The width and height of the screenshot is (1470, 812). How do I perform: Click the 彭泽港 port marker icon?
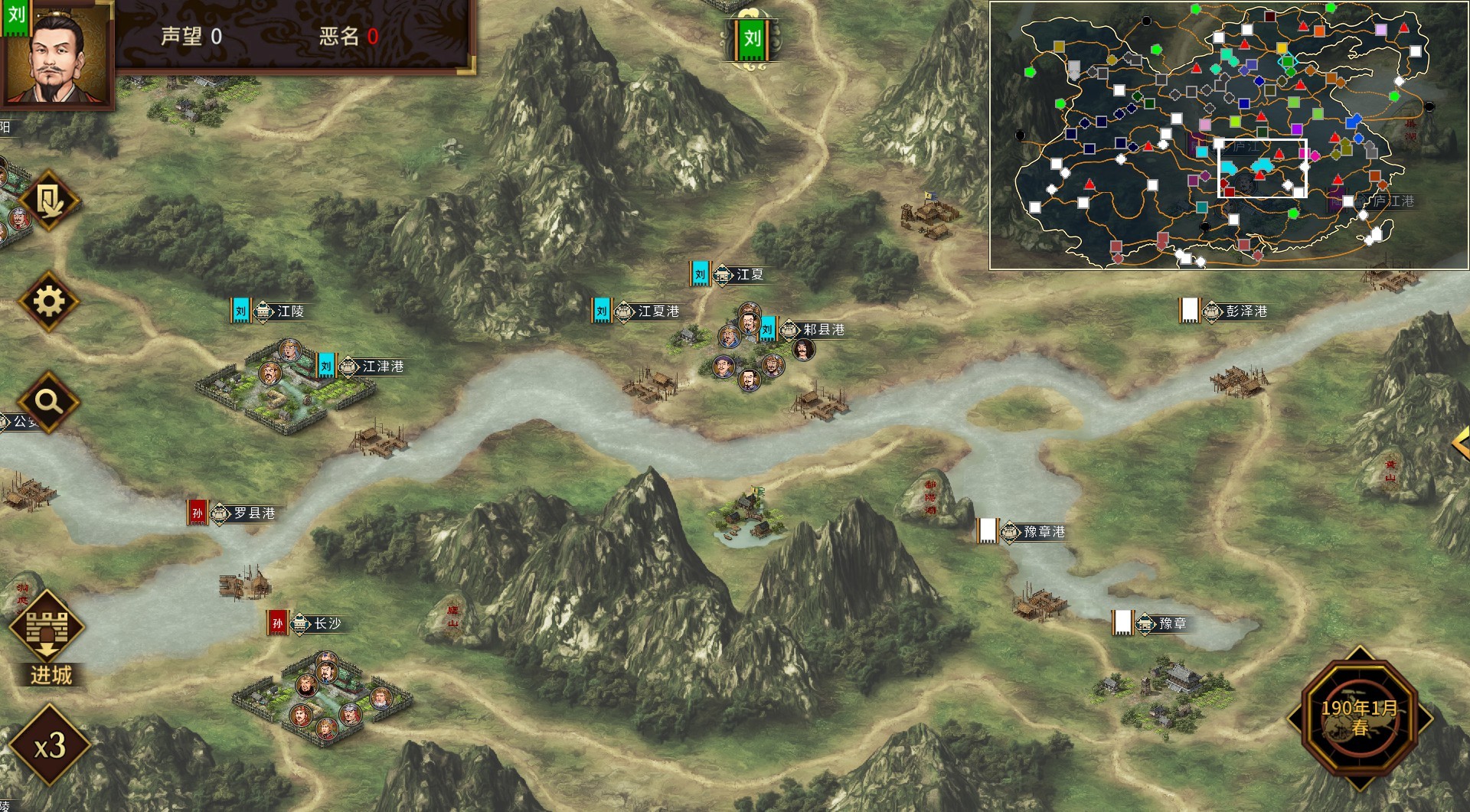[1212, 311]
